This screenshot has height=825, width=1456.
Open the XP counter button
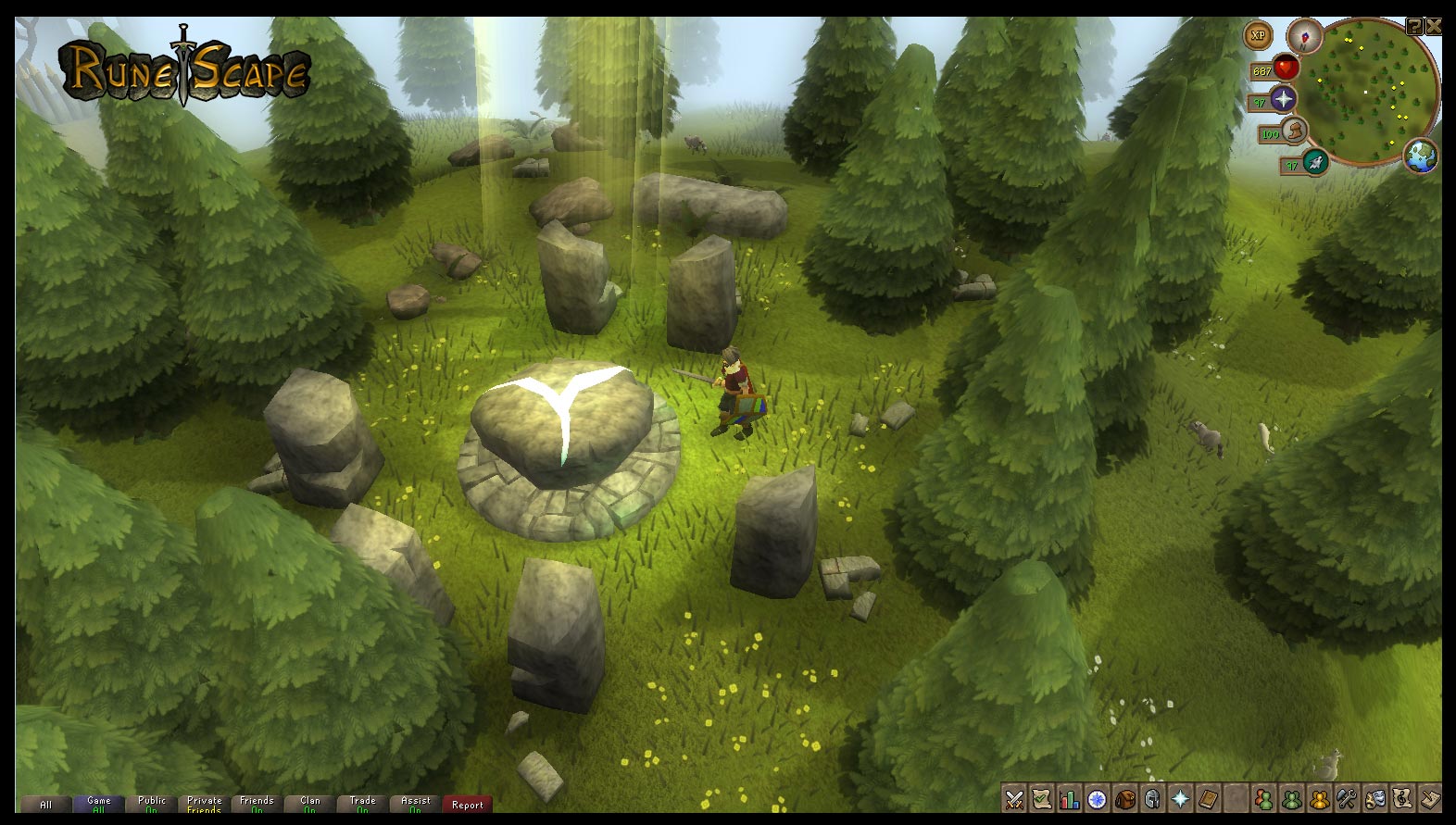pos(1258,36)
